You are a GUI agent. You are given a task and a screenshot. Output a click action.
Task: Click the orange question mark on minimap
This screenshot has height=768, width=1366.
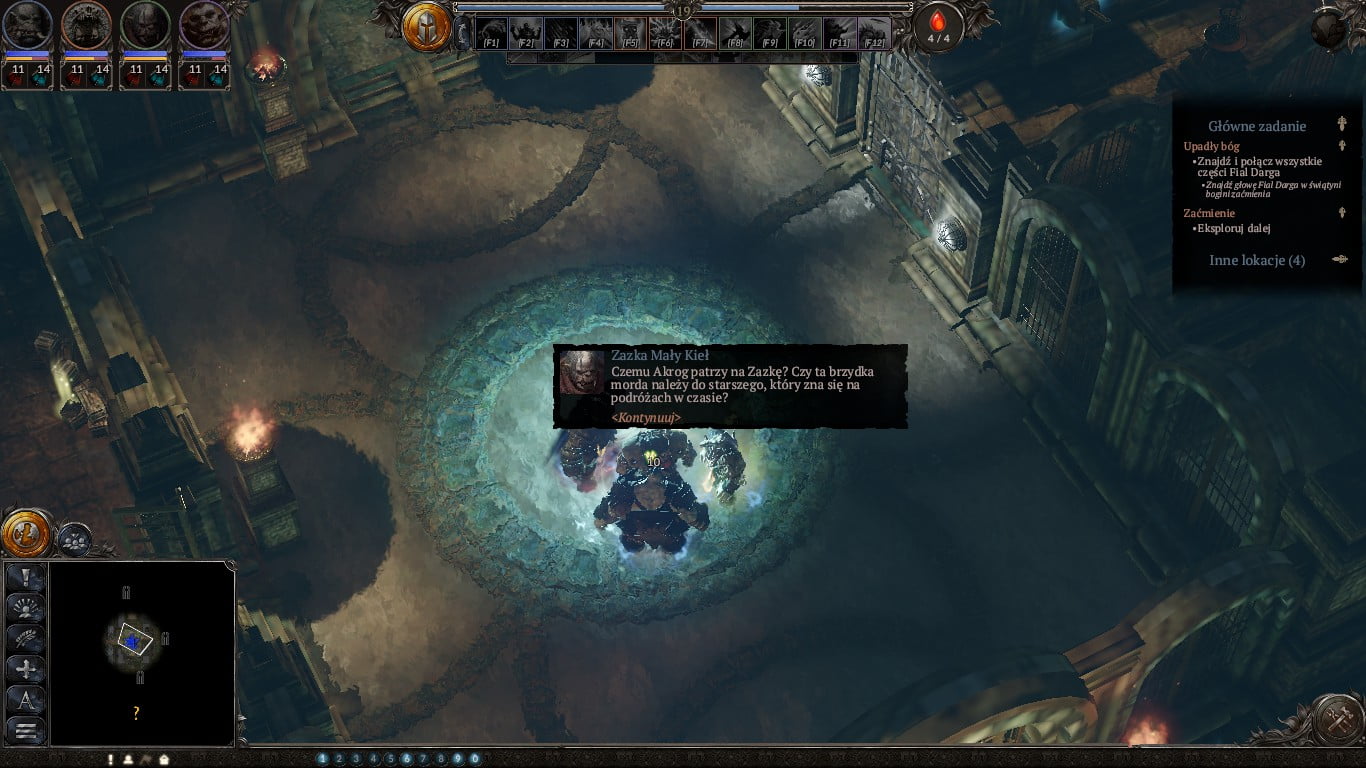pyautogui.click(x=136, y=713)
